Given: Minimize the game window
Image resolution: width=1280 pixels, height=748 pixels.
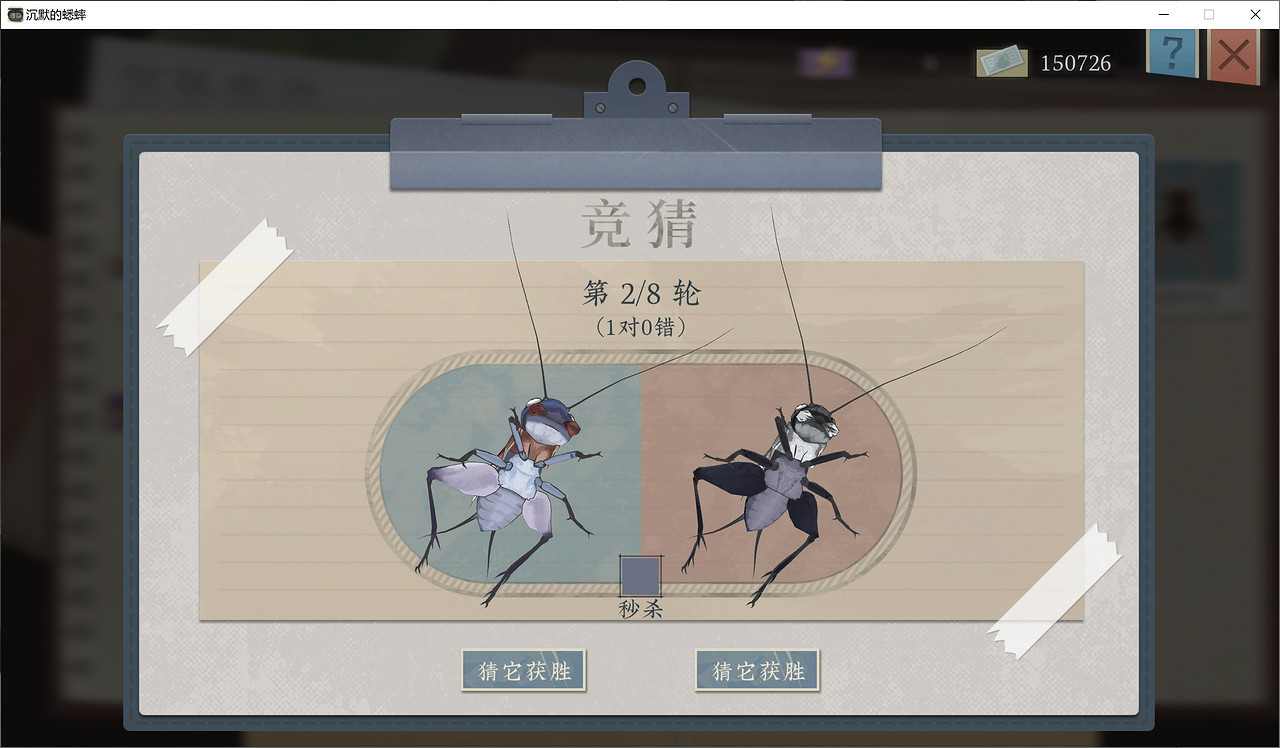Looking at the screenshot, I should coord(1163,14).
